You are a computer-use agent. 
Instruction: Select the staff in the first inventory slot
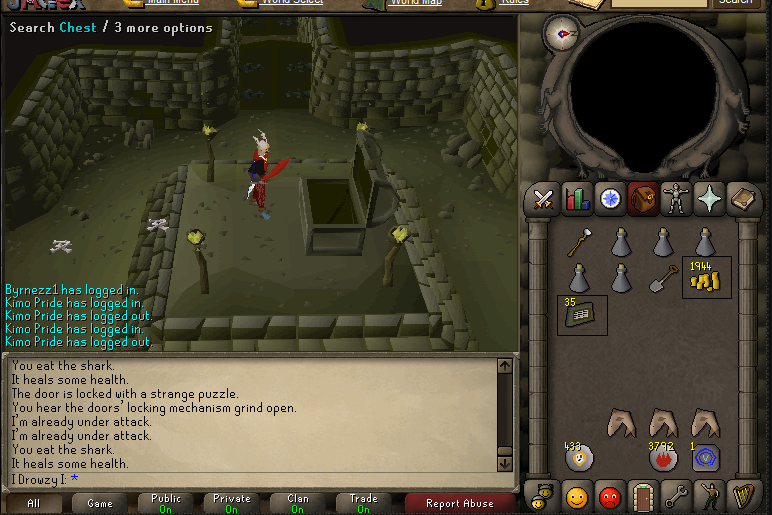579,243
